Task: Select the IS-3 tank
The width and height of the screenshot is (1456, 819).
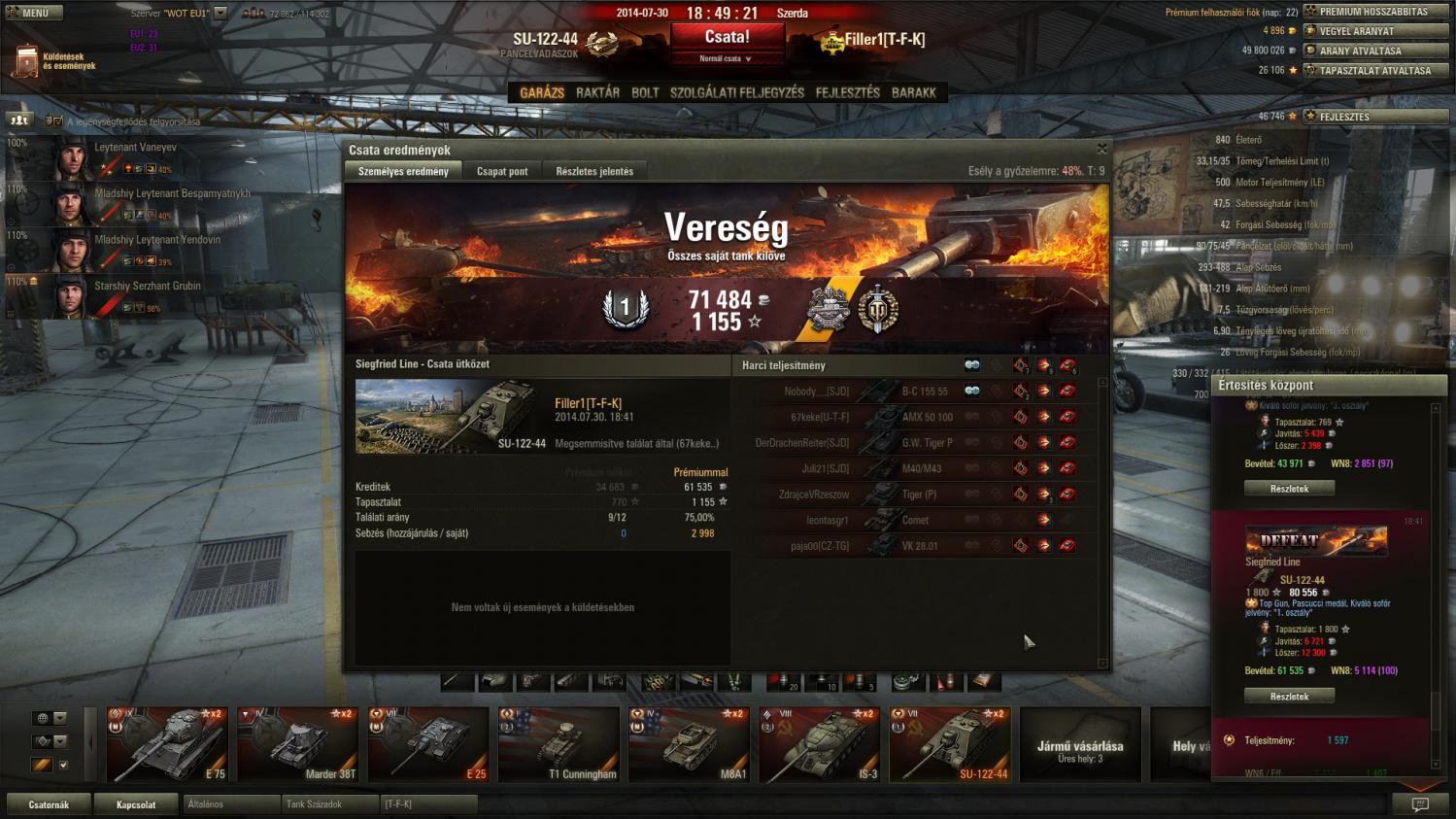Action: [x=819, y=744]
